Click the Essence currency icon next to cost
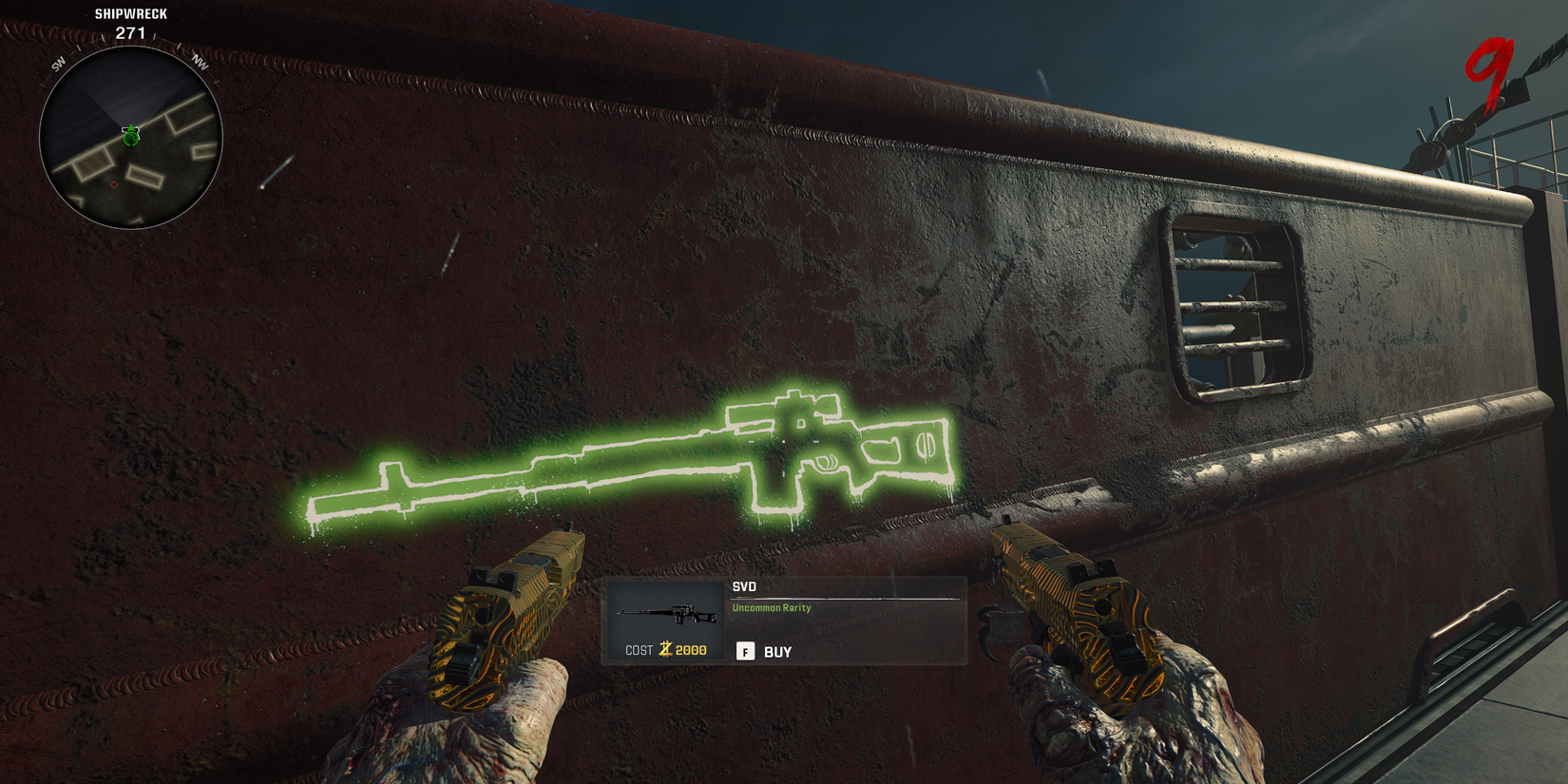 click(x=665, y=649)
